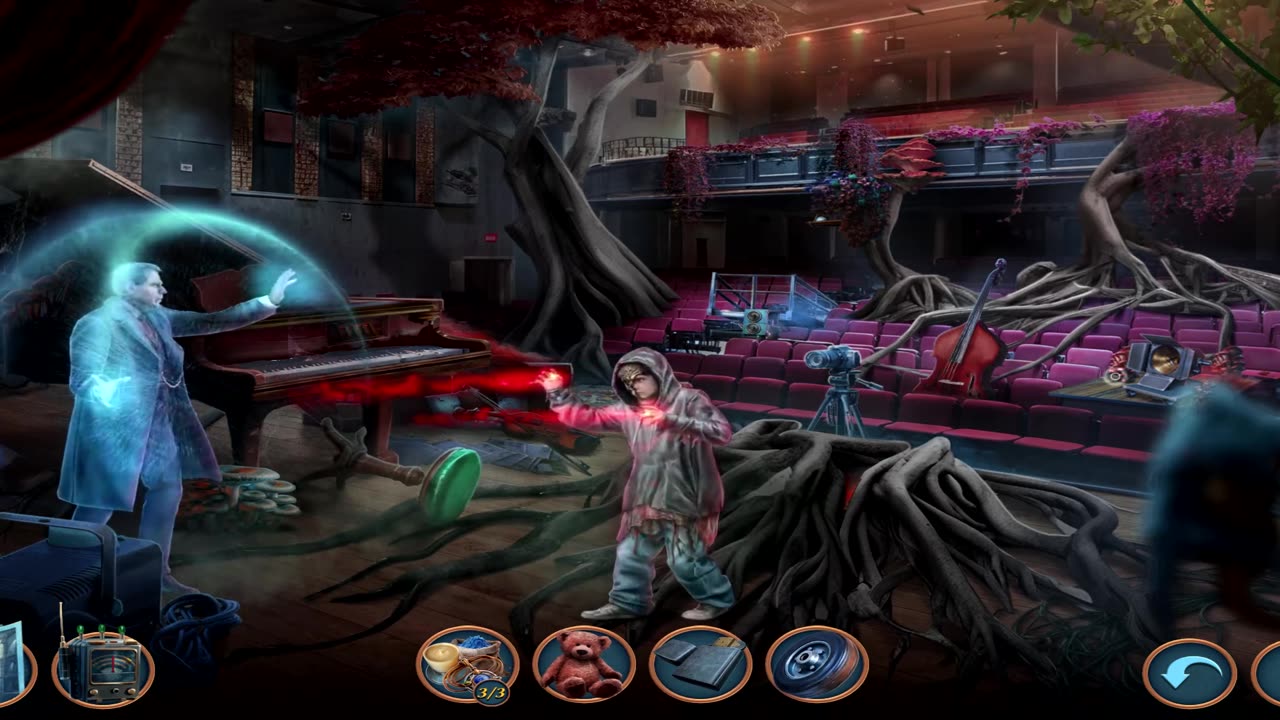This screenshot has height=720, width=1280.
Task: Click the blue back arrow button
Action: pyautogui.click(x=1189, y=674)
